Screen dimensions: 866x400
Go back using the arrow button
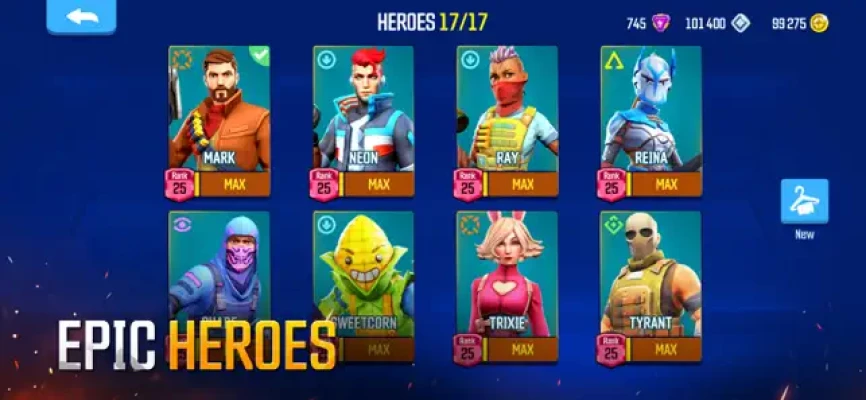(79, 17)
